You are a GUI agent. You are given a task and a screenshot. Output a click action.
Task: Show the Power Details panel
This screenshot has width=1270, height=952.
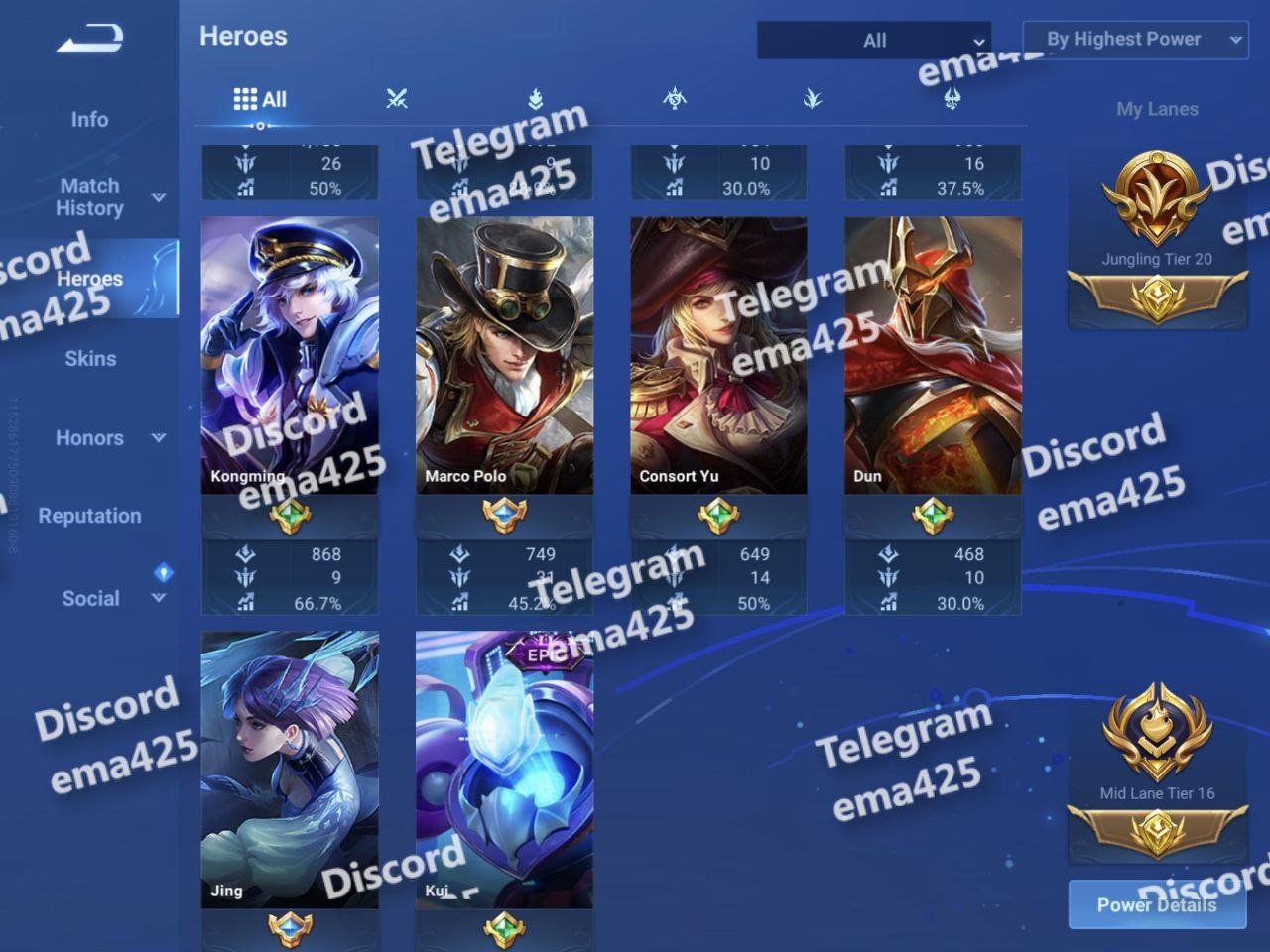1157,904
